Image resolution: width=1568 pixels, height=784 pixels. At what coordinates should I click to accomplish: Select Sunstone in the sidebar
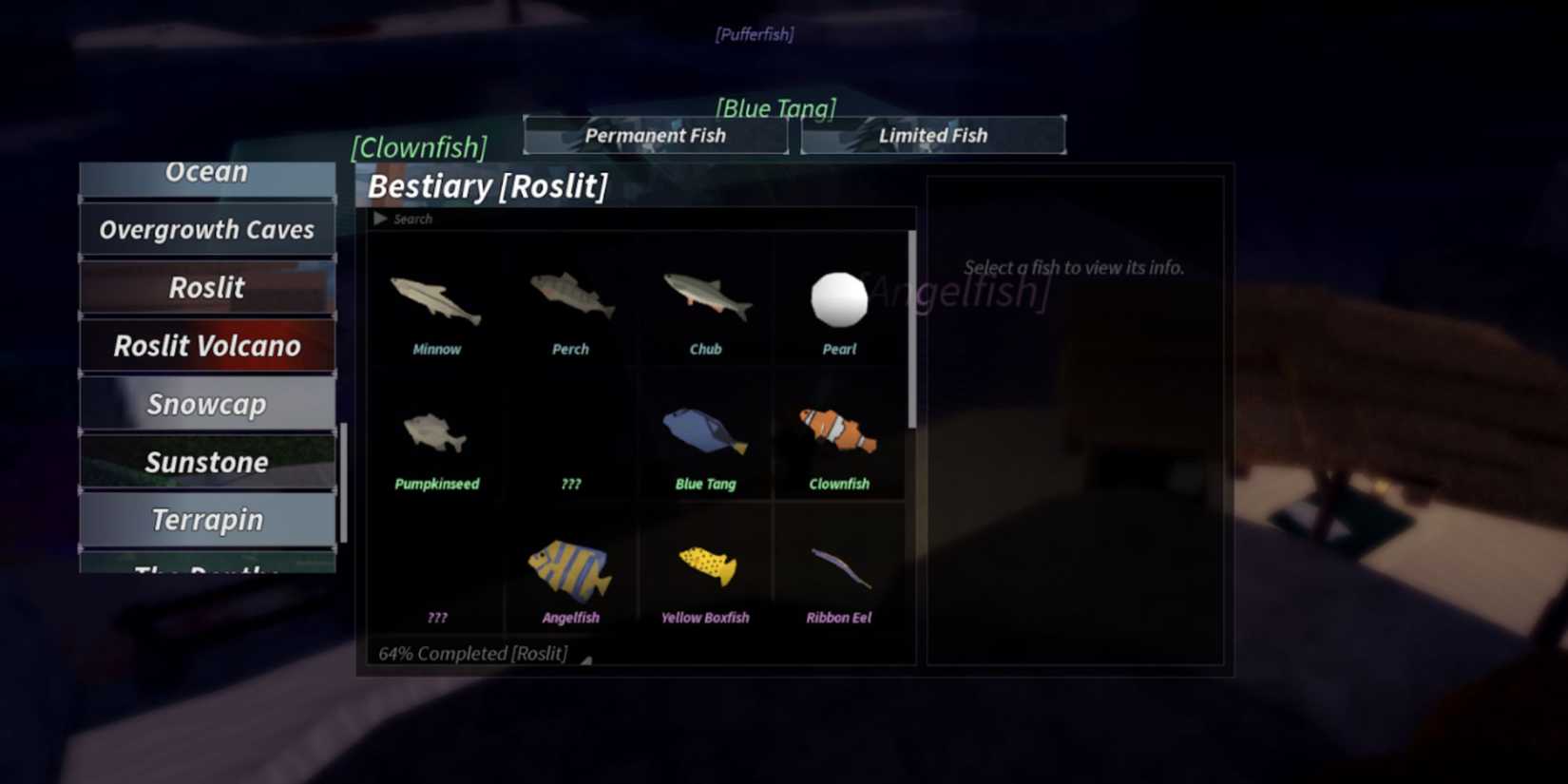[x=206, y=462]
